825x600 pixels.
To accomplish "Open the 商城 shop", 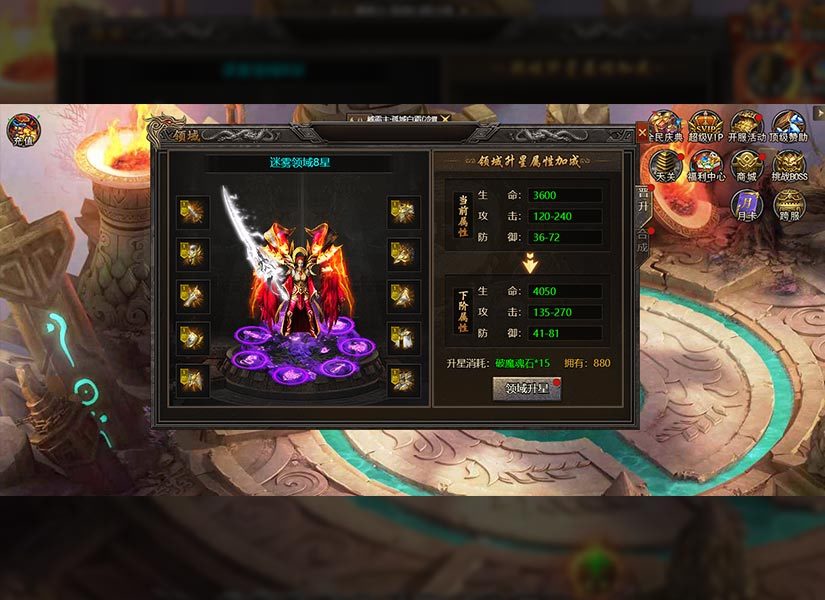I will 747,166.
